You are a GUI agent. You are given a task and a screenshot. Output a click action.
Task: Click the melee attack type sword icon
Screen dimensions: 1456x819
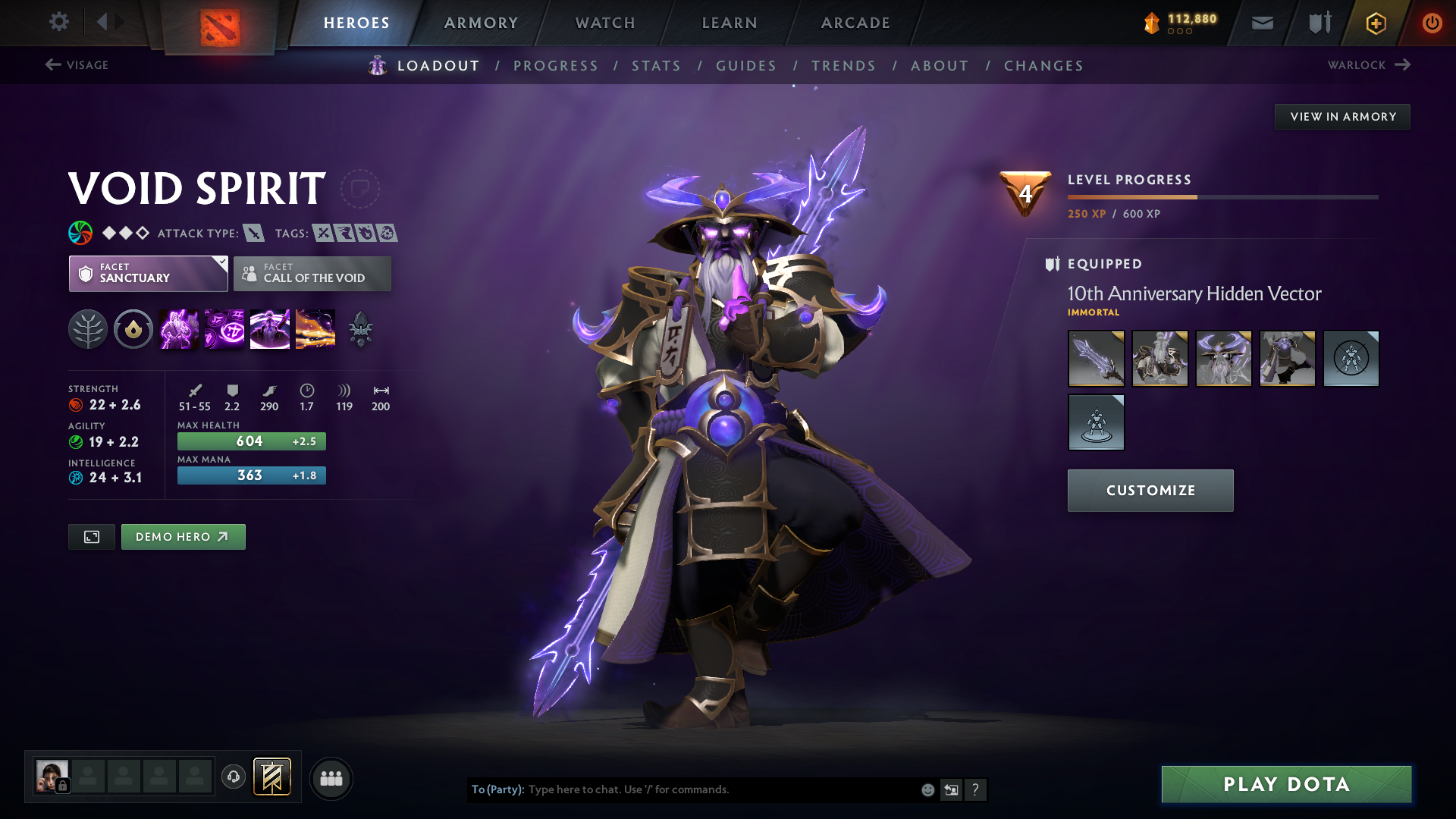pyautogui.click(x=253, y=233)
